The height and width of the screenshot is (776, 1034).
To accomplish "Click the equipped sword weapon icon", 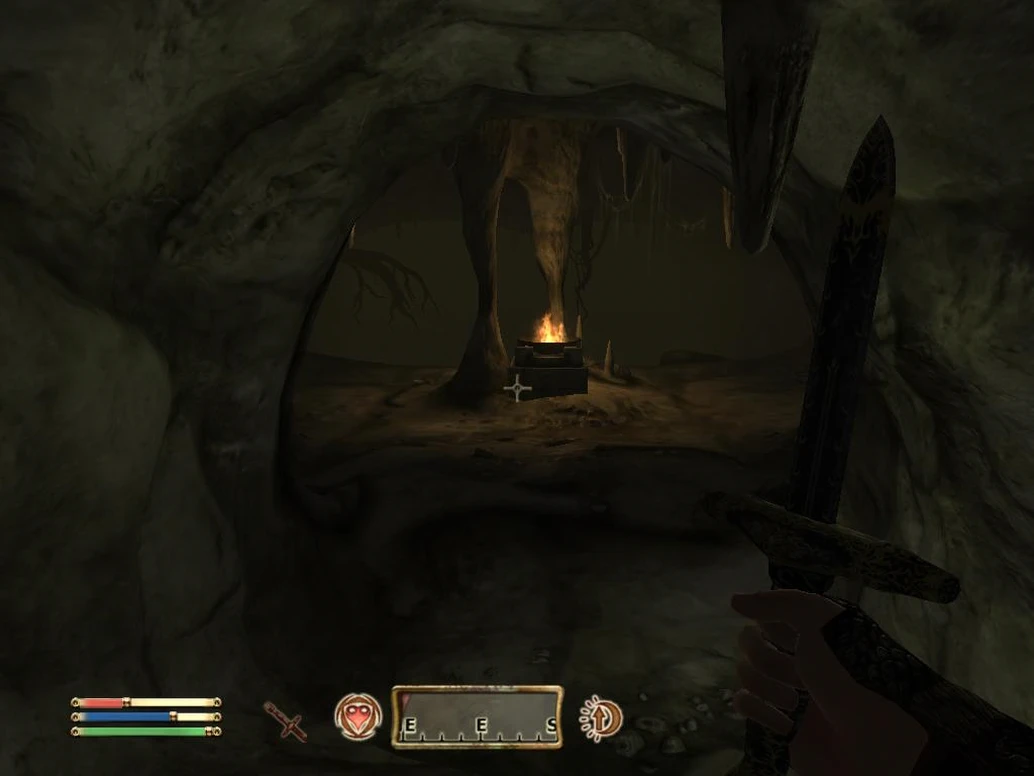I will pyautogui.click(x=286, y=721).
